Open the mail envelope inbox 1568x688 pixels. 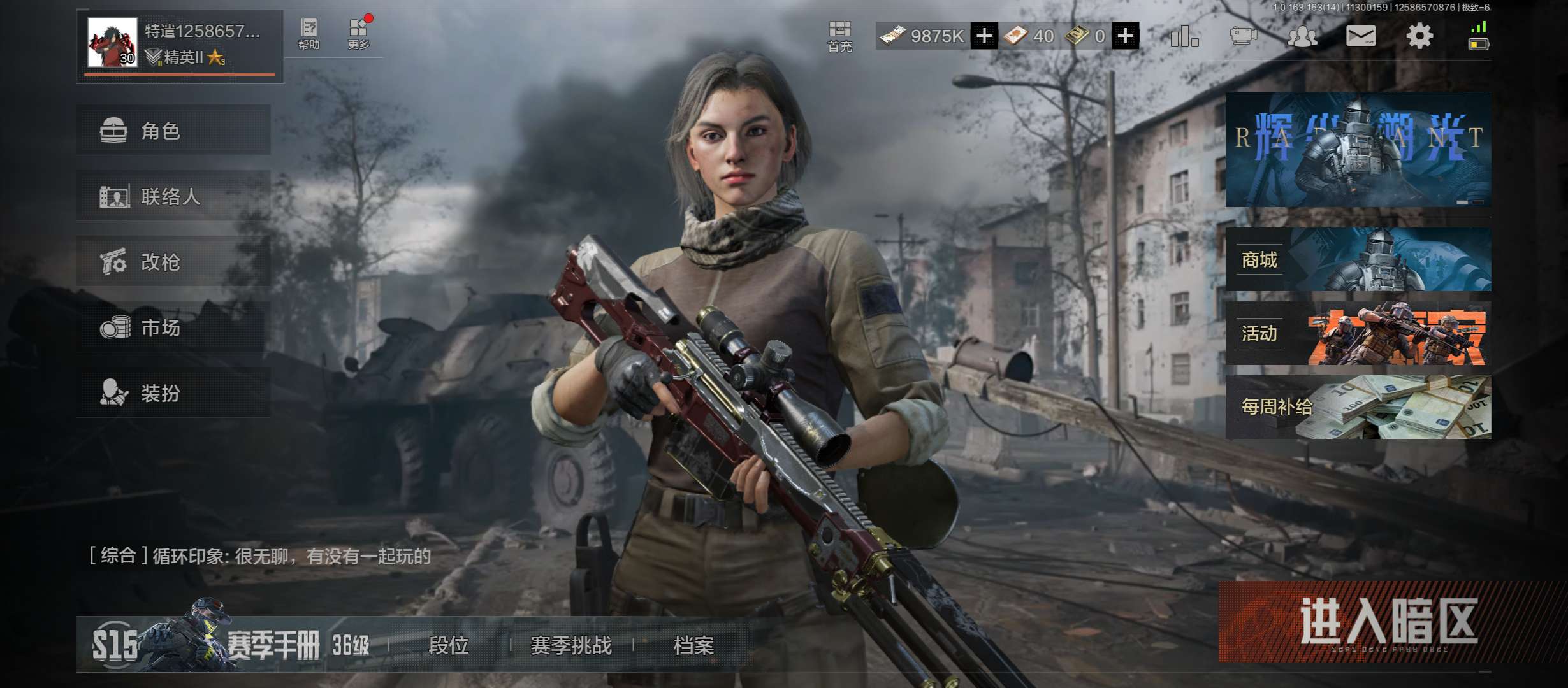(1360, 36)
